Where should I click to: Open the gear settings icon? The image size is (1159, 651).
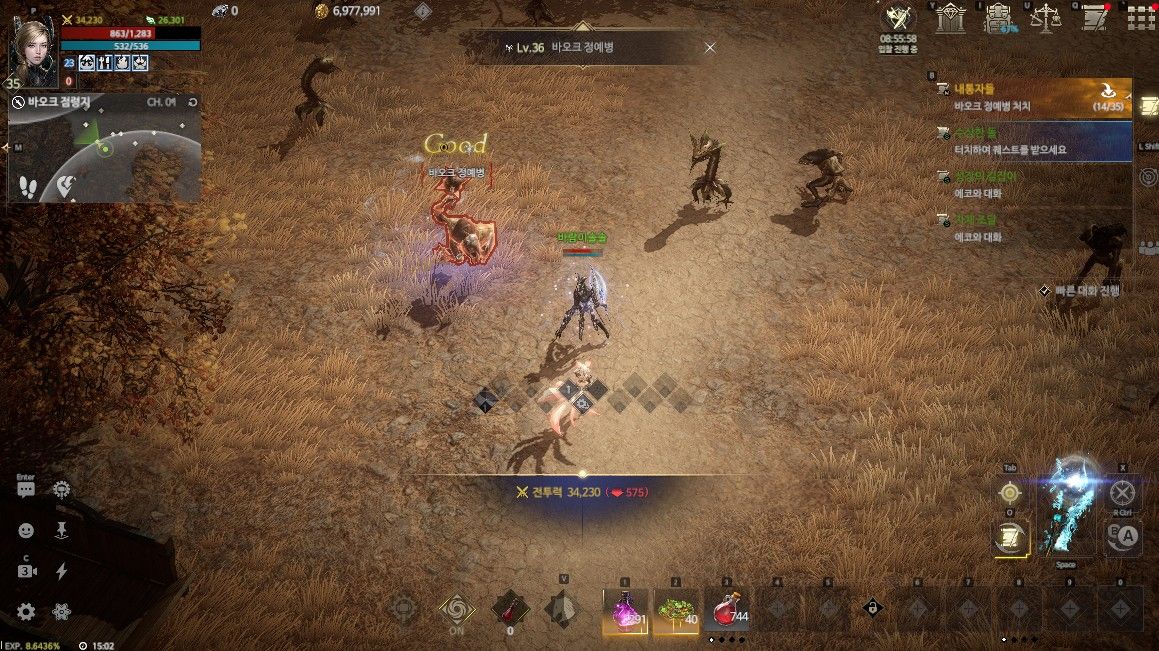26,612
